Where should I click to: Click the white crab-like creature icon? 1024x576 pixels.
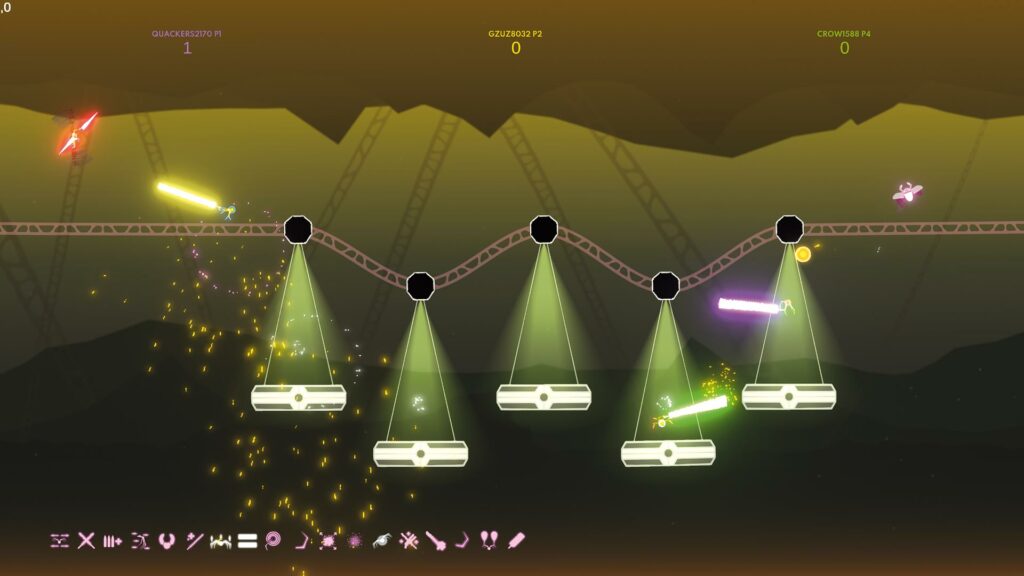(x=220, y=541)
